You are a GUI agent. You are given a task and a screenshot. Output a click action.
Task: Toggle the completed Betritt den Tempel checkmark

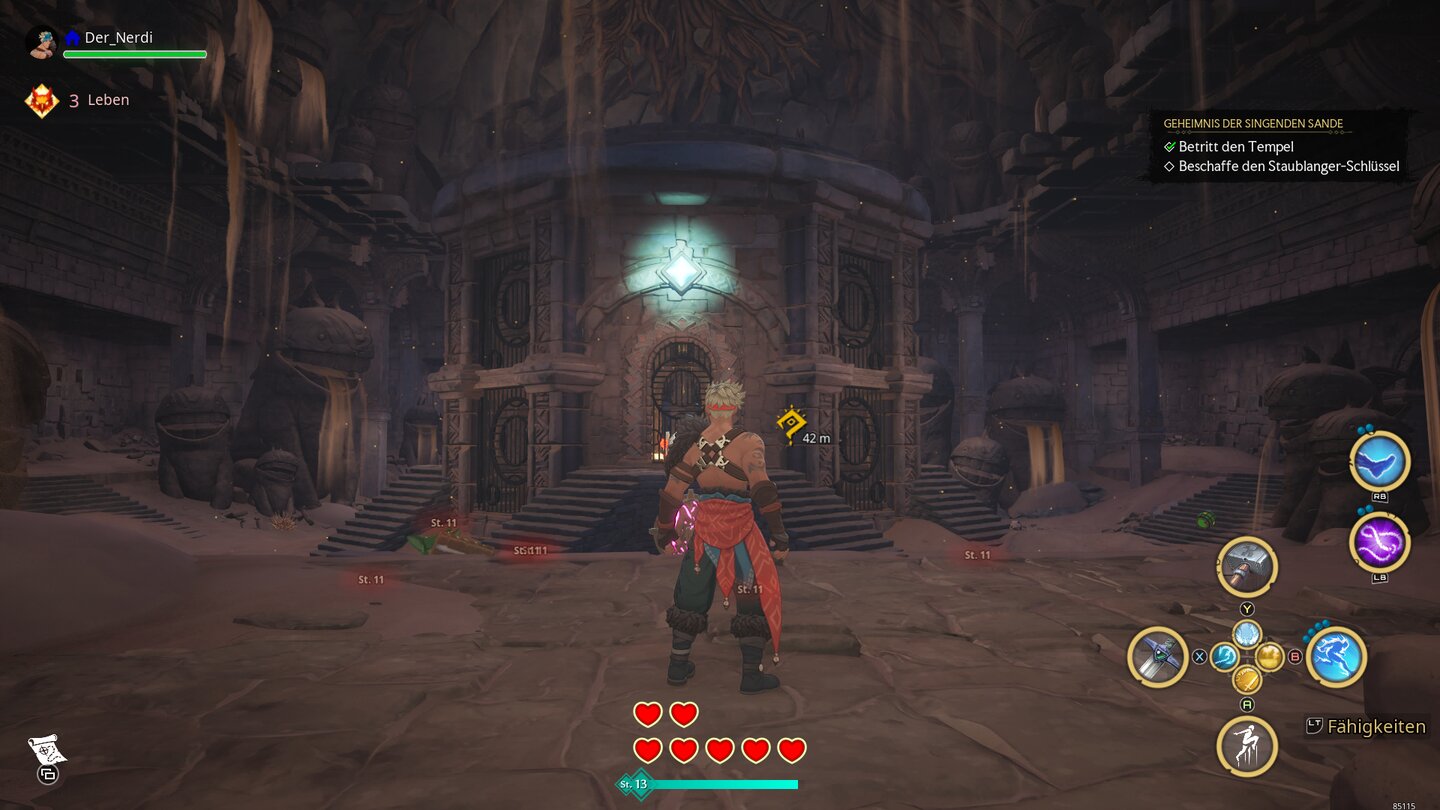[x=1171, y=146]
